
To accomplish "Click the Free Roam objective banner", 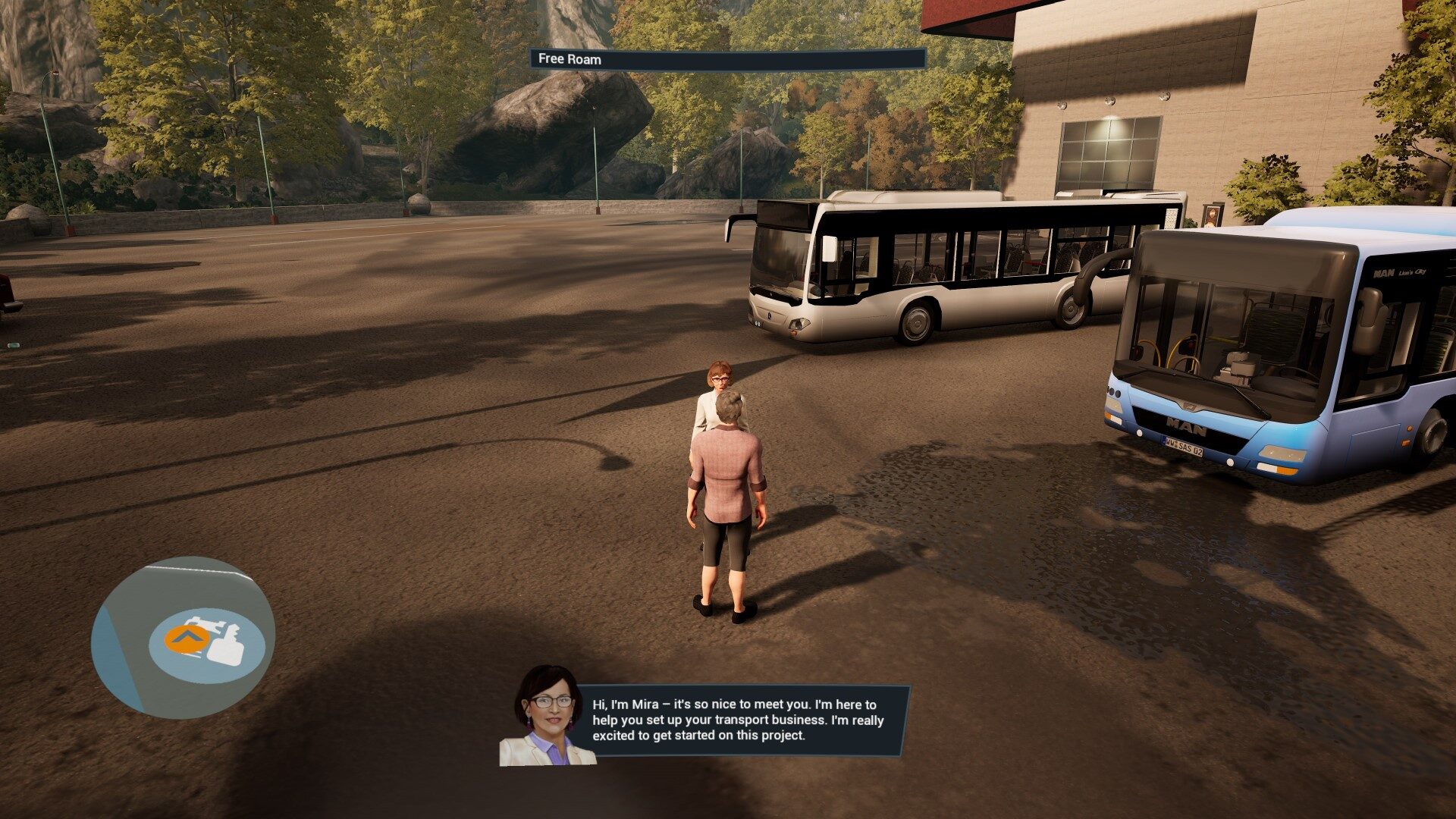I will pos(727,59).
